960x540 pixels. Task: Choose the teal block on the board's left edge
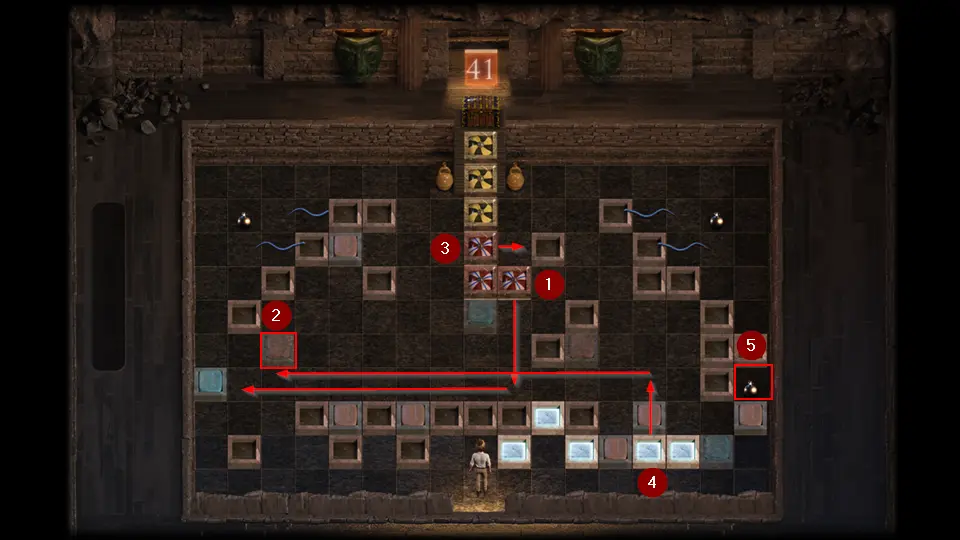[x=211, y=382]
